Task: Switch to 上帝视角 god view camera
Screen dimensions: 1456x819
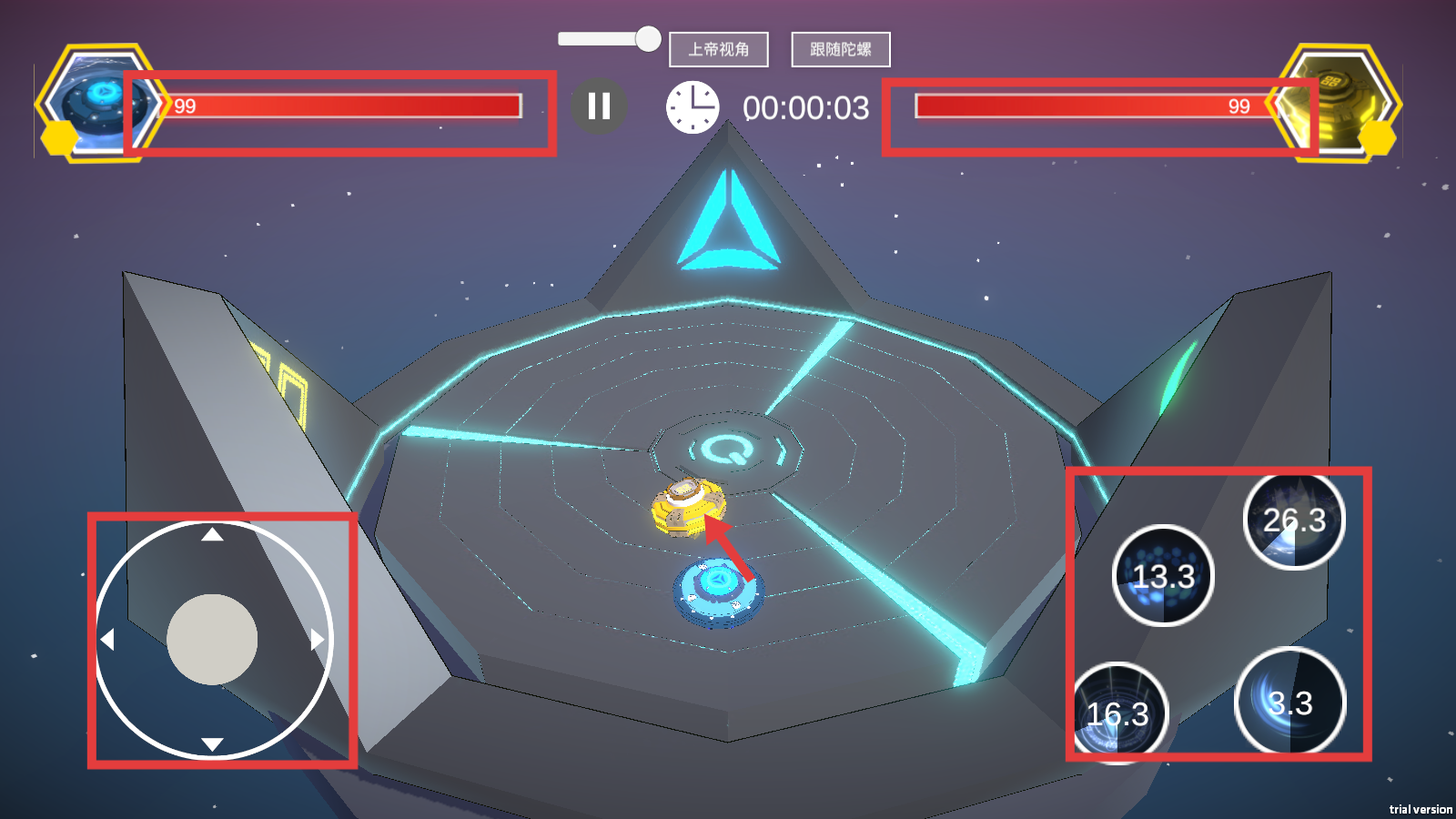Action: 719,49
